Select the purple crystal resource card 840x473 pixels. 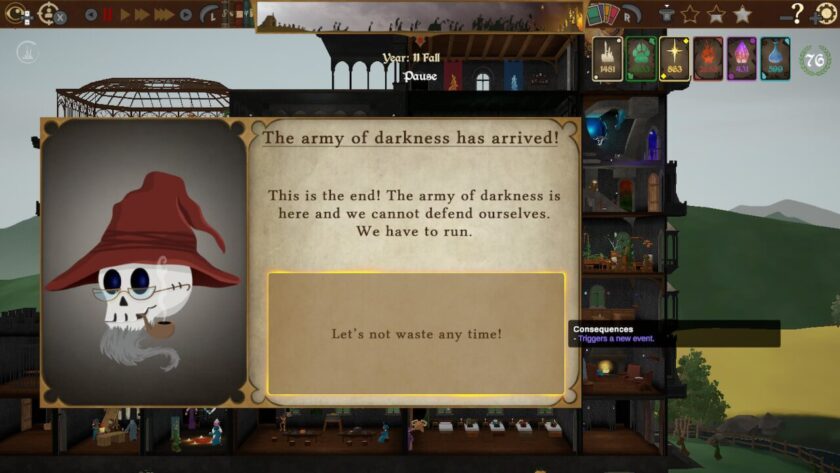coord(741,59)
